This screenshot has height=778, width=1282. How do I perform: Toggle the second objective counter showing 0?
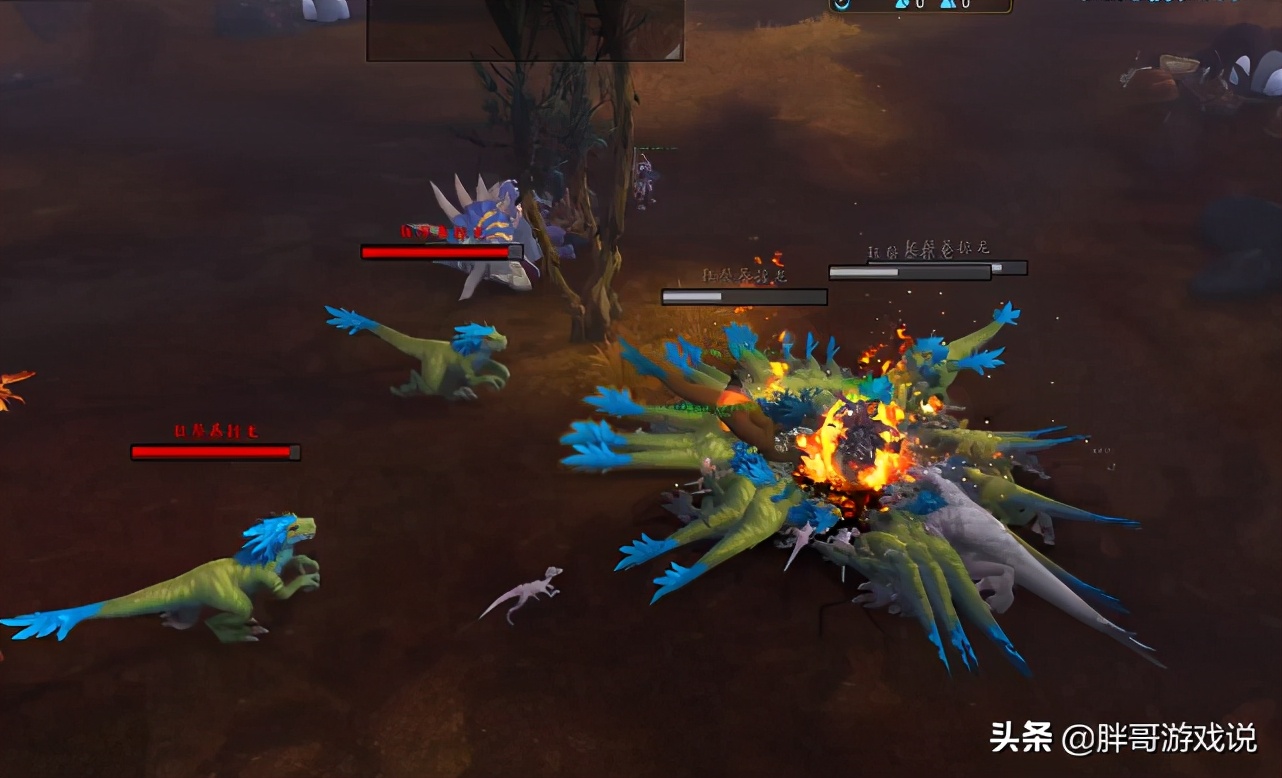point(965,6)
